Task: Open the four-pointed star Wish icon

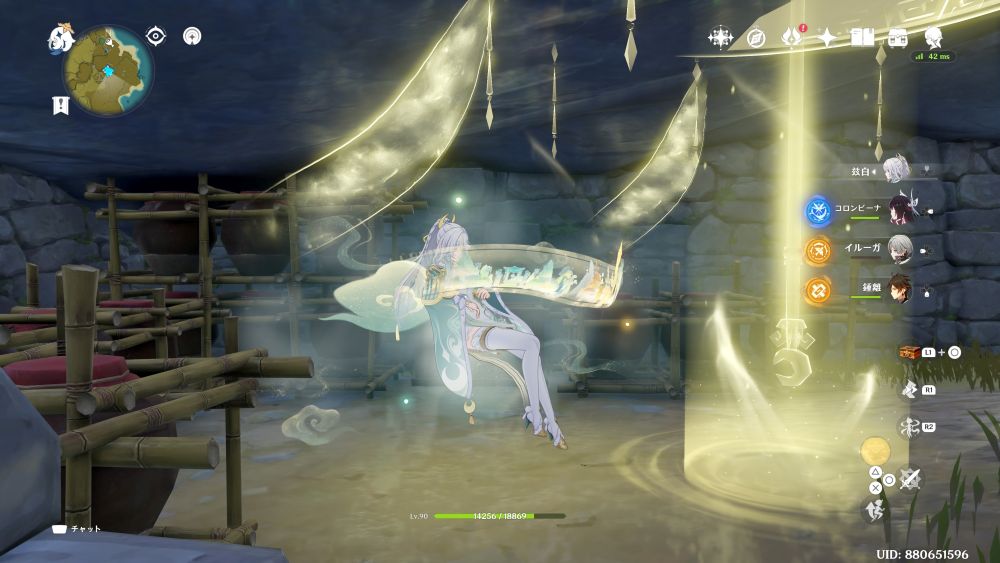Action: 827,38
